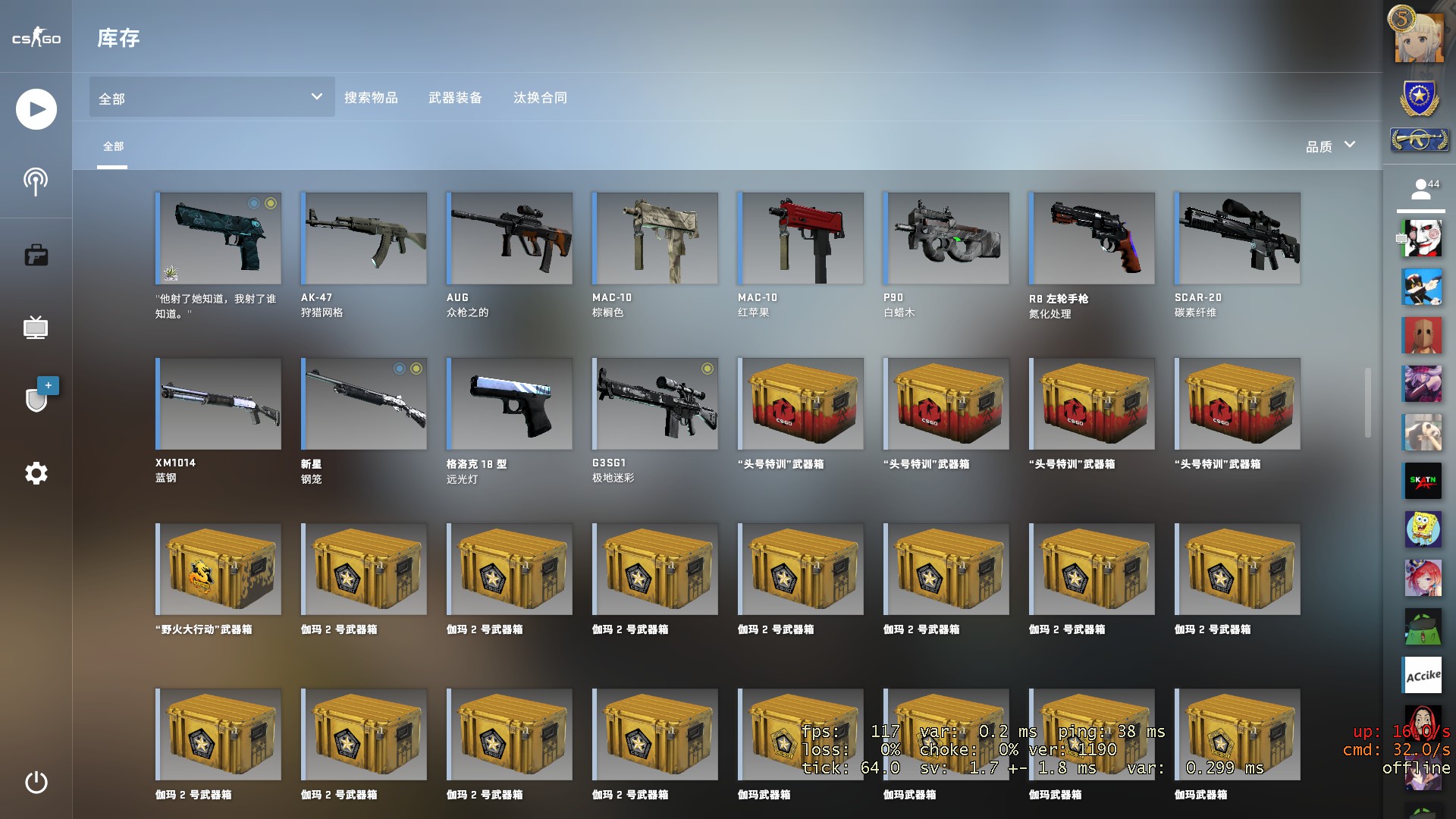
Task: Select the SCAR-20 碳素纤维 rifle
Action: (1238, 239)
